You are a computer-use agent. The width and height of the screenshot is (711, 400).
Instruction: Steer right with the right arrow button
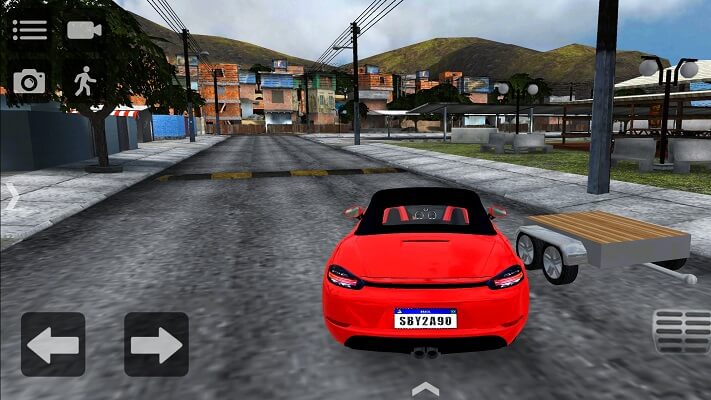(156, 345)
